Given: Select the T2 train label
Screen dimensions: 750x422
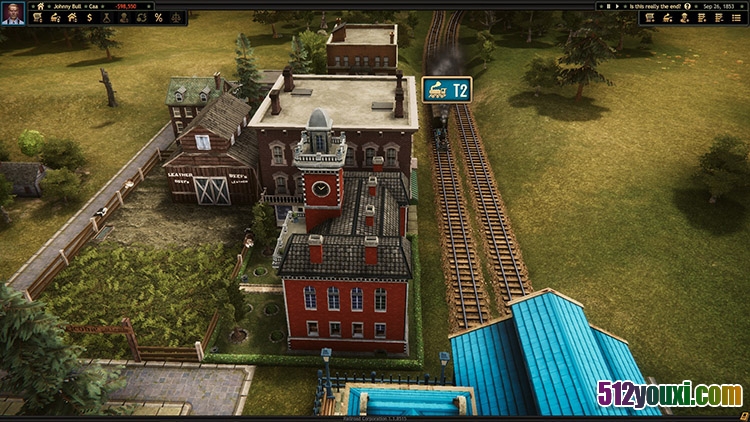Looking at the screenshot, I should click(x=446, y=90).
